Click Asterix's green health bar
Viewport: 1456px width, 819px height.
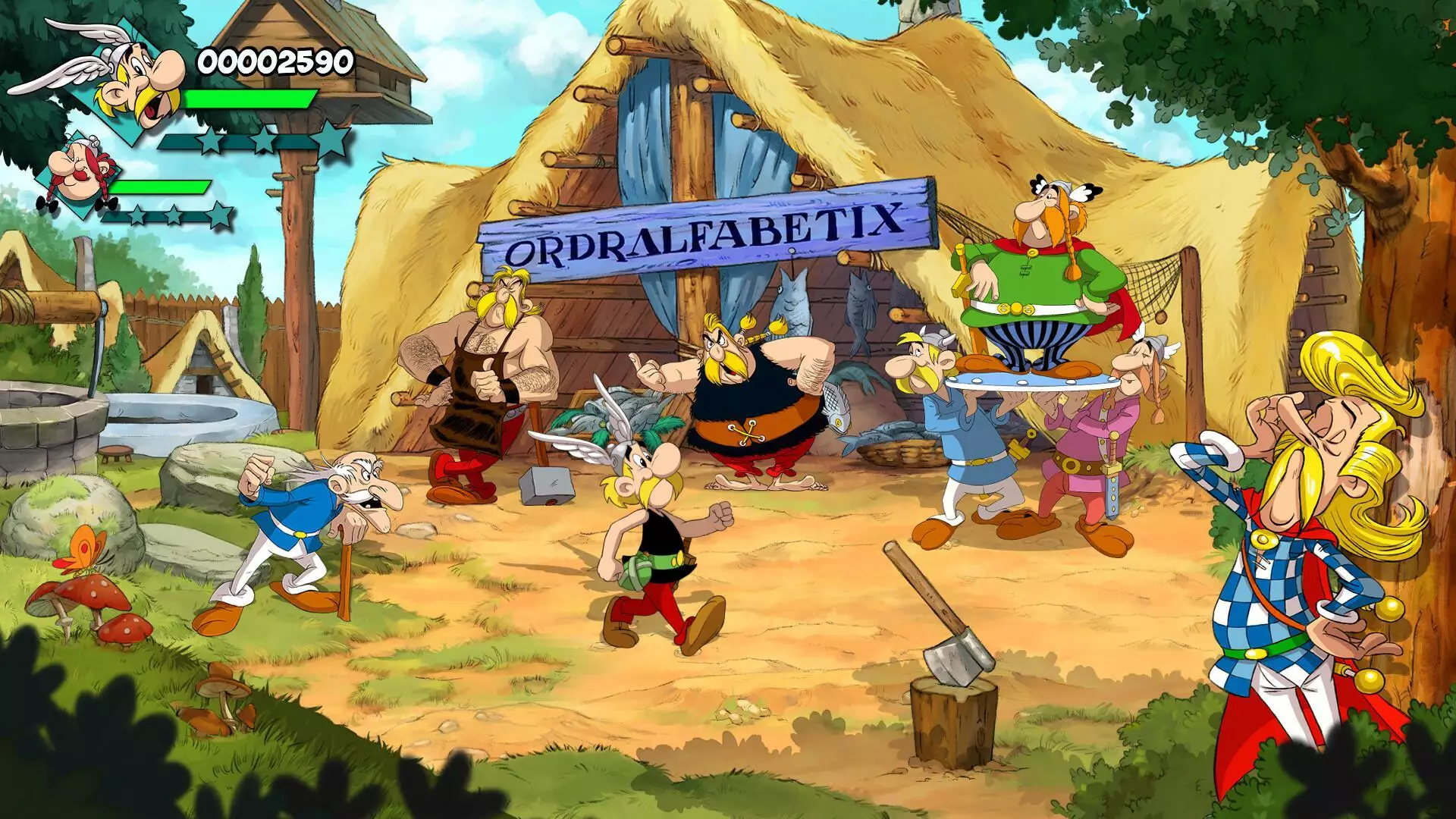pyautogui.click(x=250, y=99)
